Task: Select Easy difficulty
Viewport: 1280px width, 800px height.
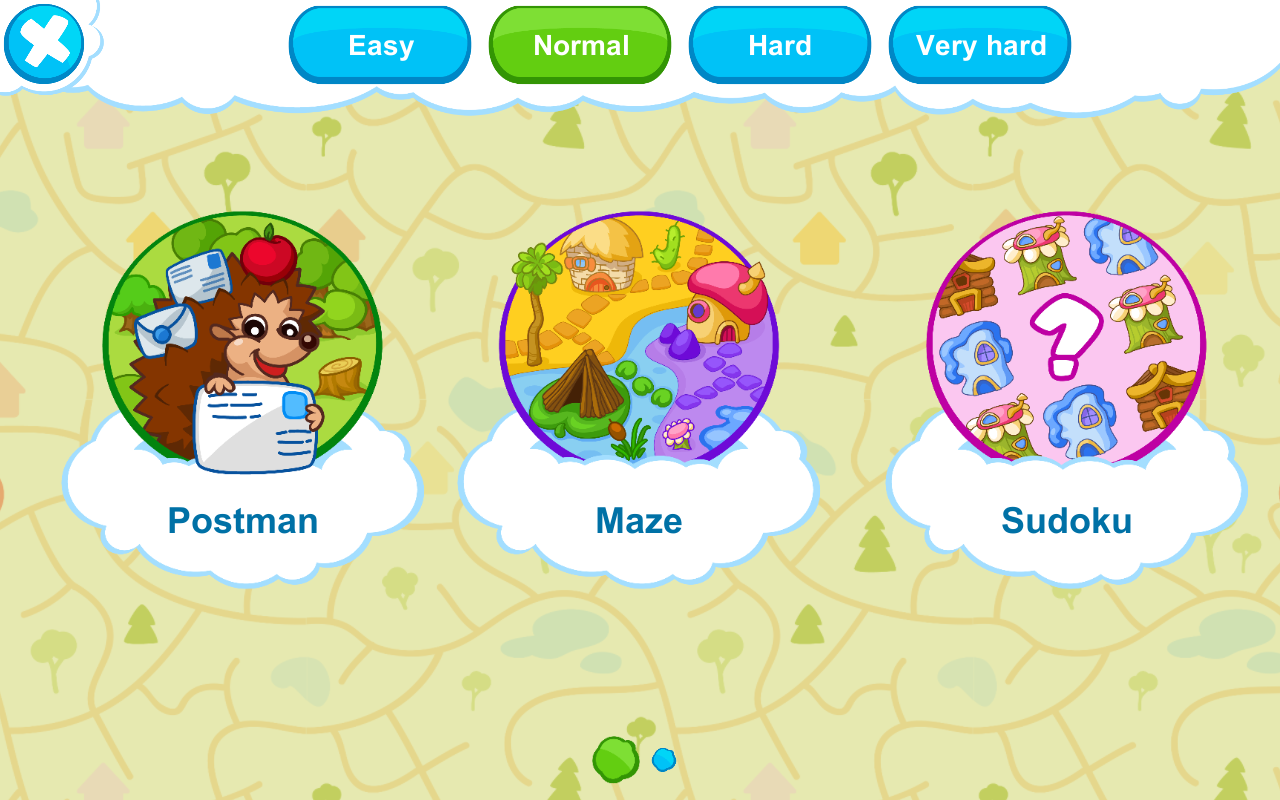Action: coord(380,45)
